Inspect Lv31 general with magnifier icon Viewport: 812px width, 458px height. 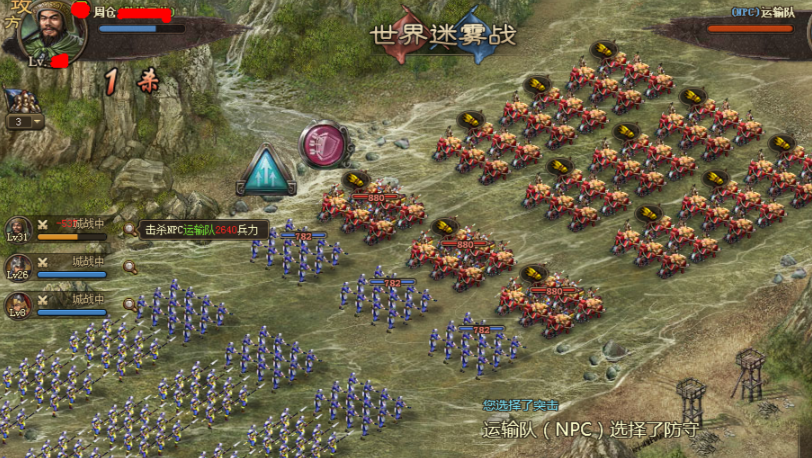[130, 229]
